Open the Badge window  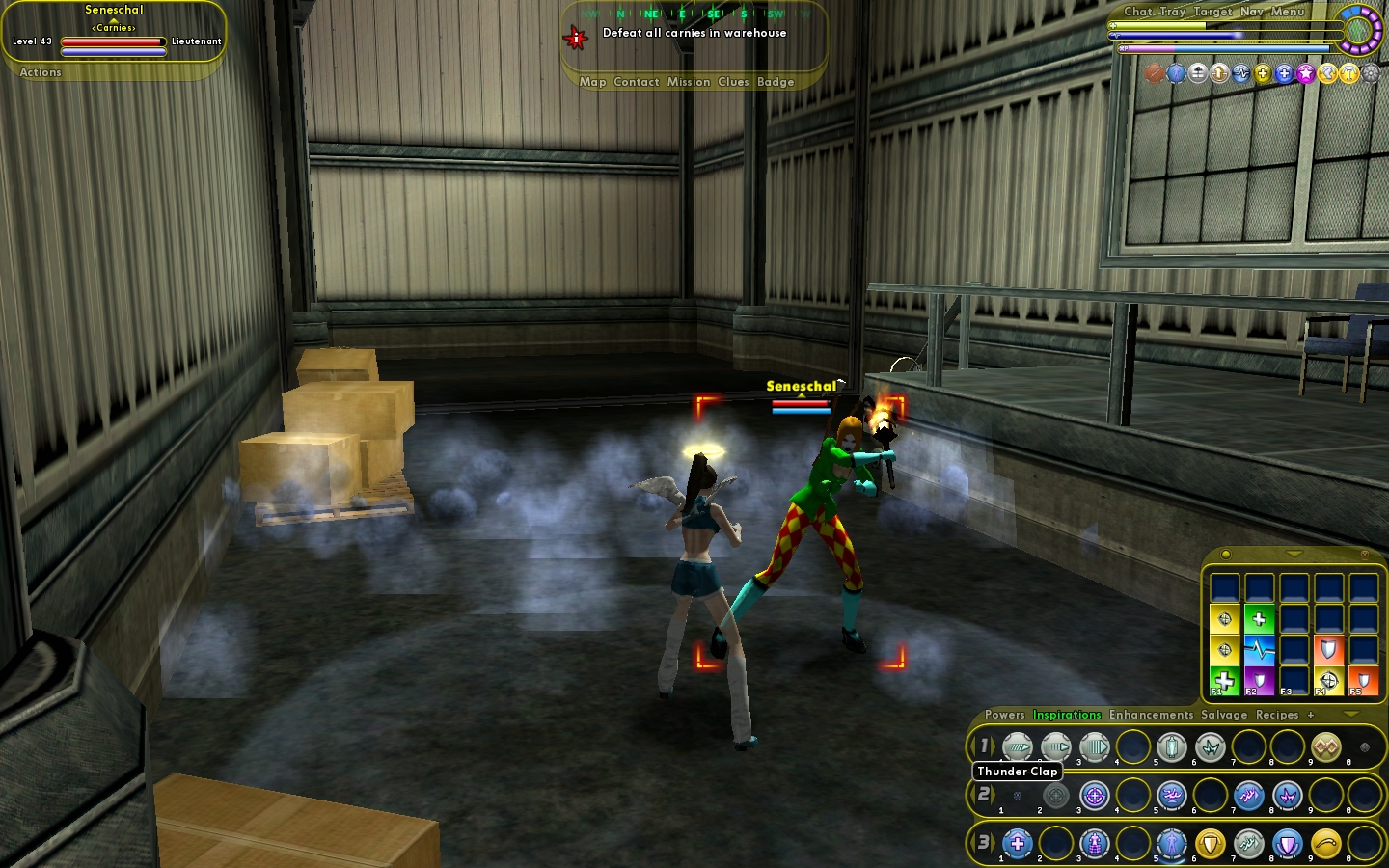coord(776,82)
